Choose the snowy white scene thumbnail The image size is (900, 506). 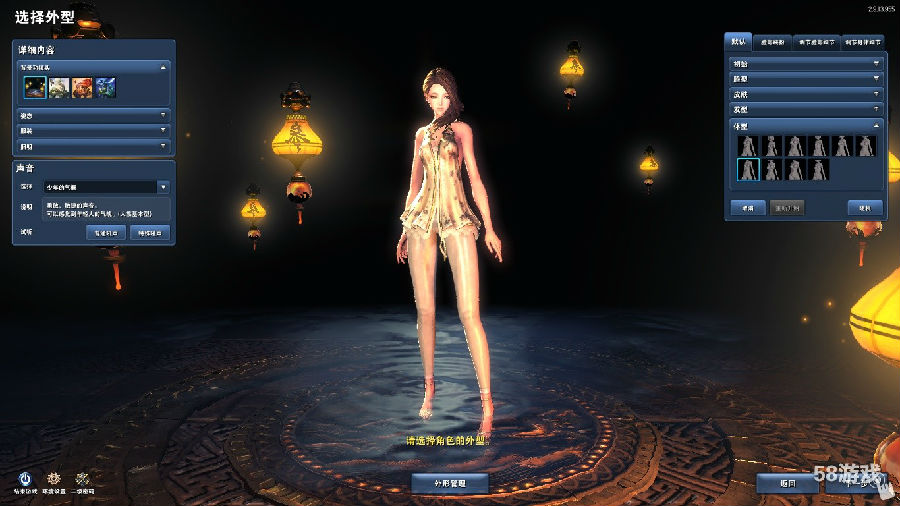coord(59,88)
